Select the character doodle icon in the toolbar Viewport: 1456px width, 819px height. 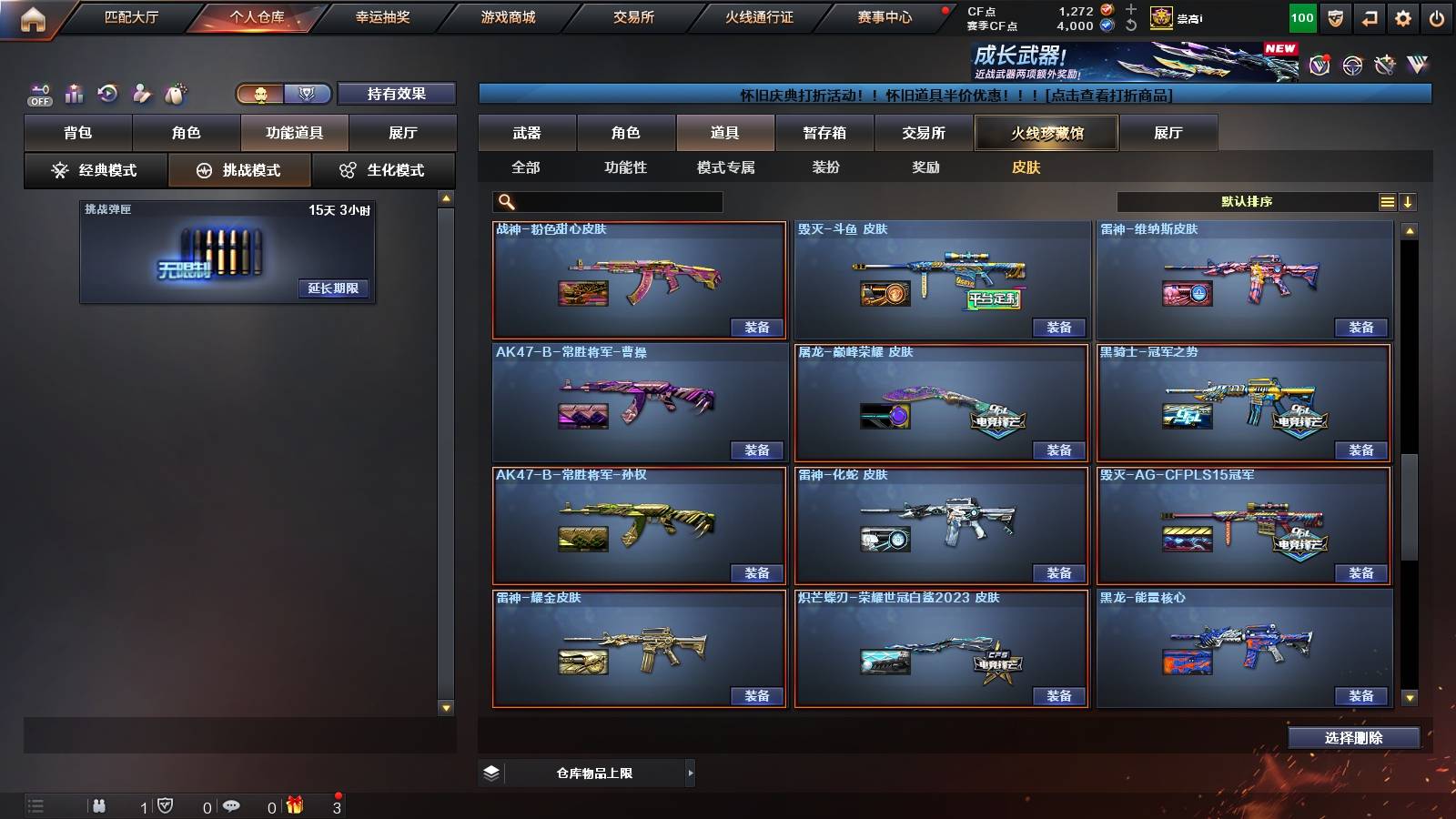(142, 91)
